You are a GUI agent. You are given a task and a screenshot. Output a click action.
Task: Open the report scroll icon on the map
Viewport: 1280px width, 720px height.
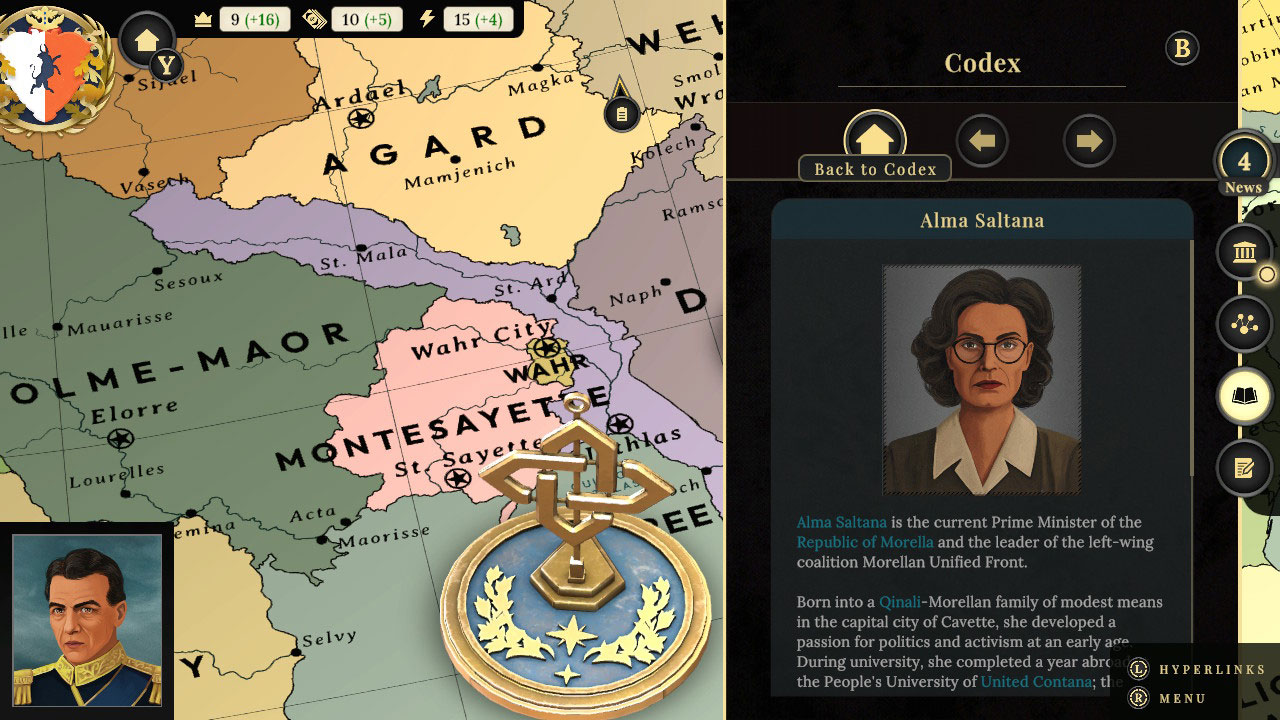pyautogui.click(x=620, y=113)
